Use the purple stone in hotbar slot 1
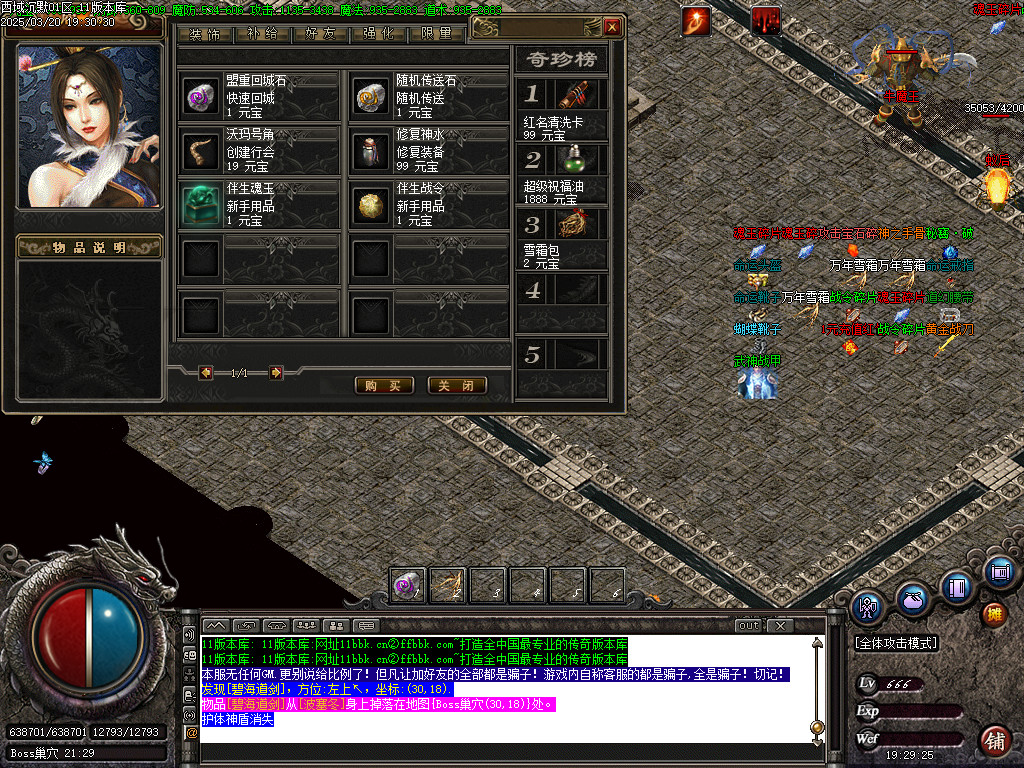Screen dimensions: 1024x768 point(408,584)
